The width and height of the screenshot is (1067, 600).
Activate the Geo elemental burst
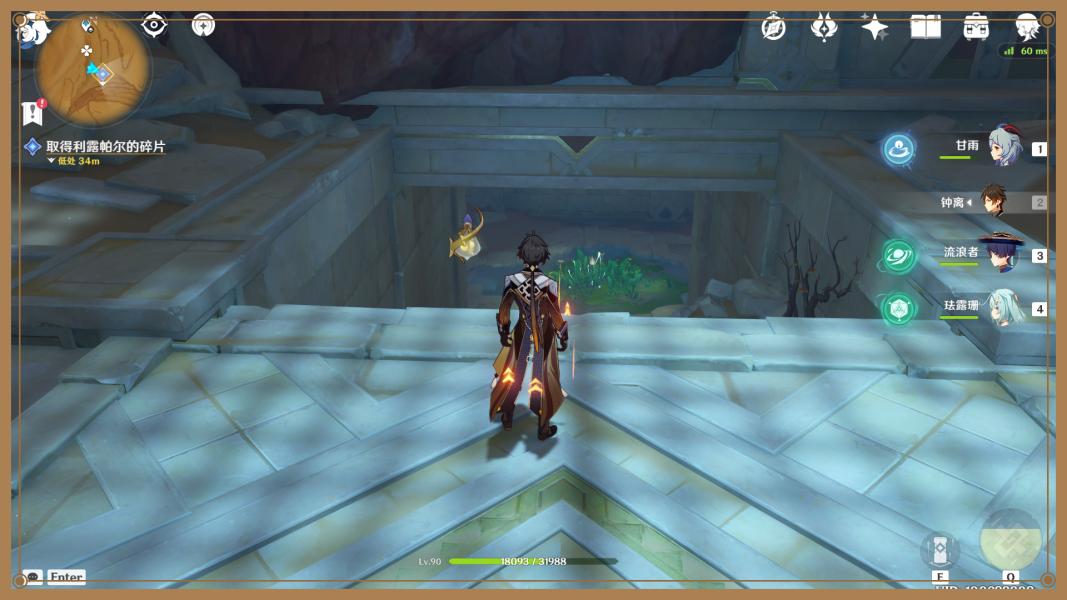click(x=1010, y=540)
